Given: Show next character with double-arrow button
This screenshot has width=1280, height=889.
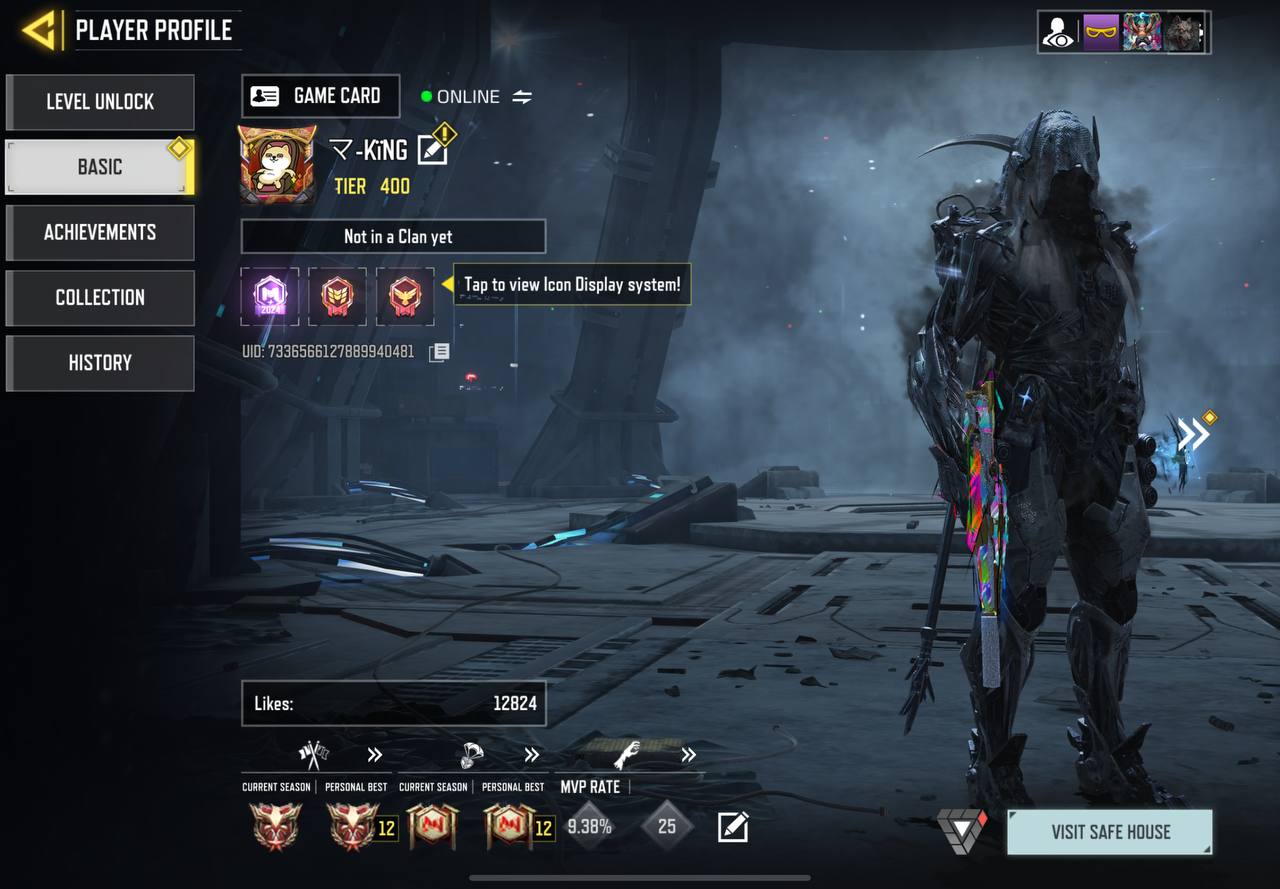Looking at the screenshot, I should 1193,434.
